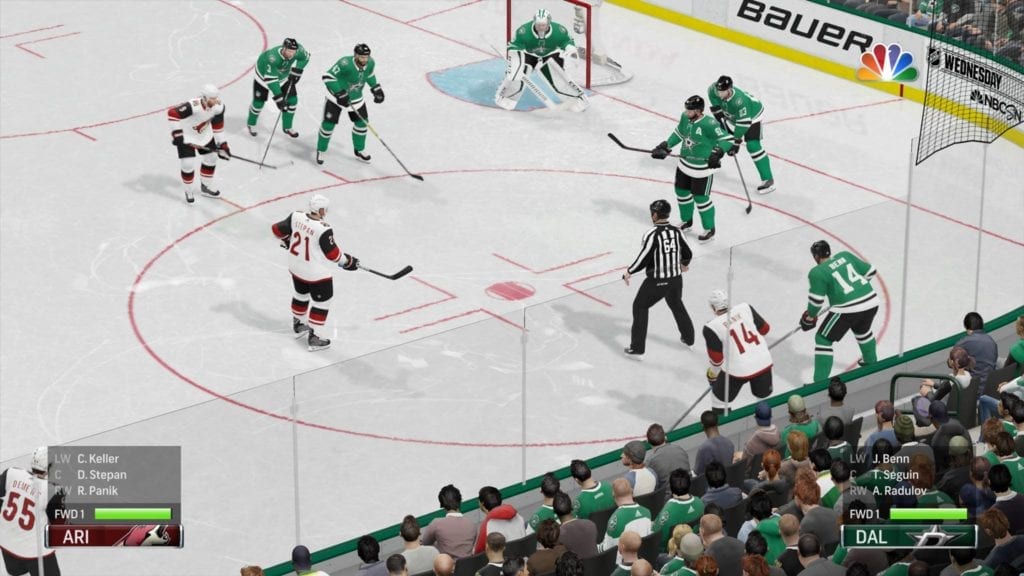
Task: Click the NBC peacock broadcast logo
Action: (887, 63)
